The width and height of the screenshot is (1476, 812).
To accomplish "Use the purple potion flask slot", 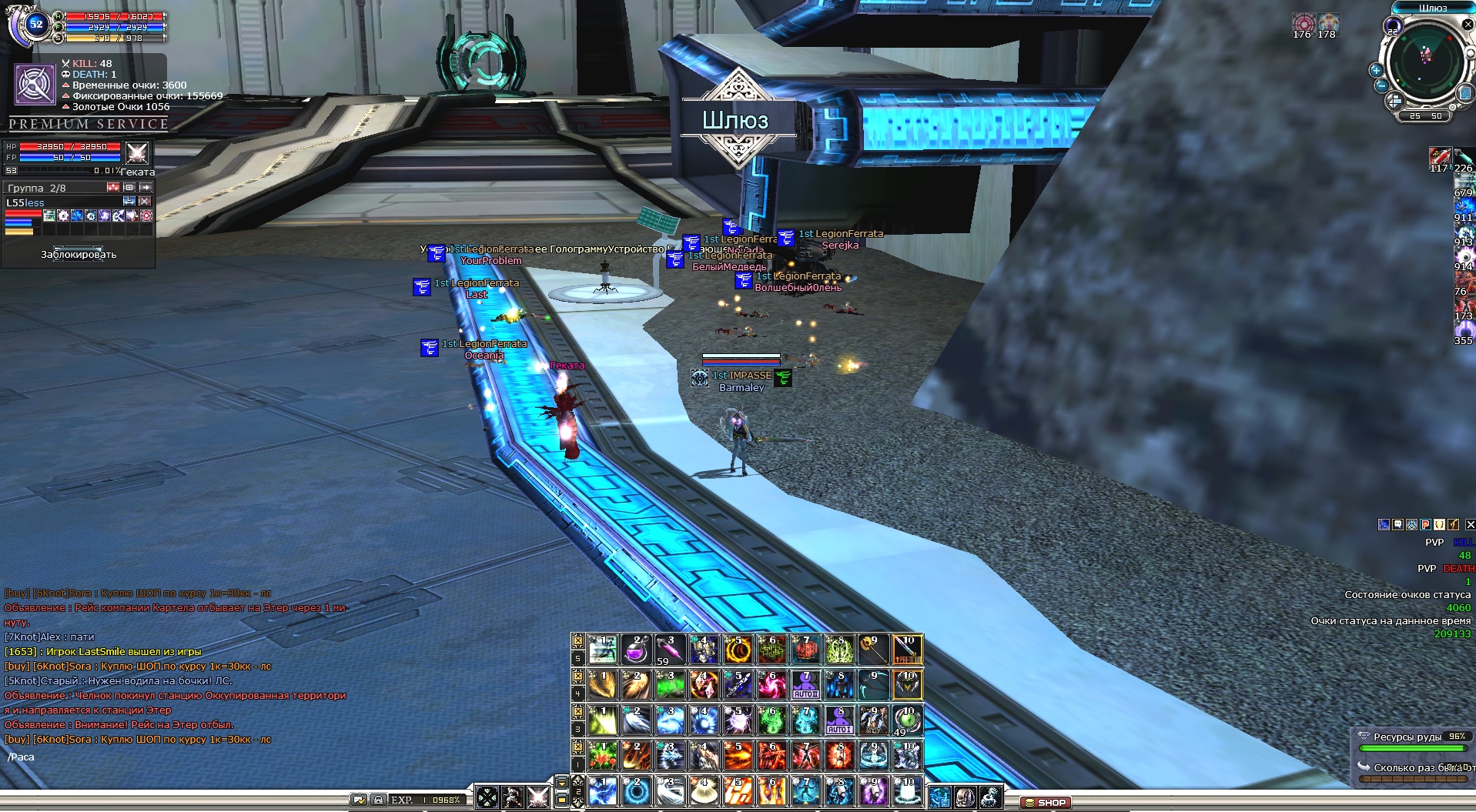I will click(x=635, y=649).
